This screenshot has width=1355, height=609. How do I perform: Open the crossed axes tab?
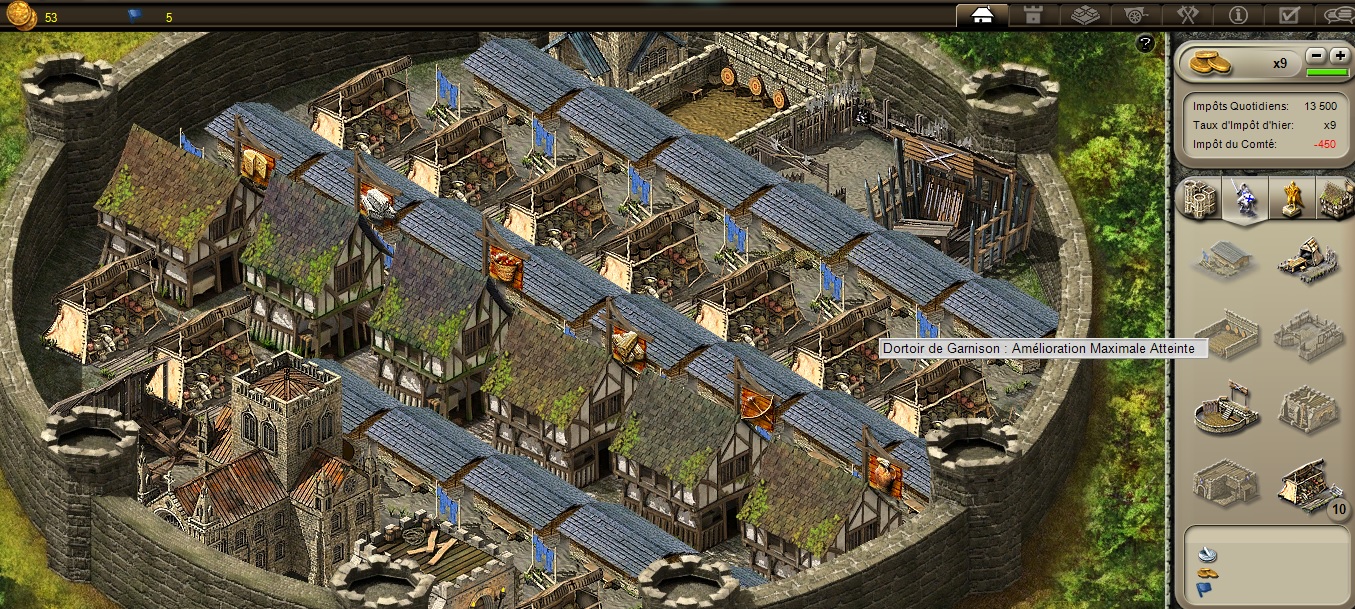[1187, 15]
